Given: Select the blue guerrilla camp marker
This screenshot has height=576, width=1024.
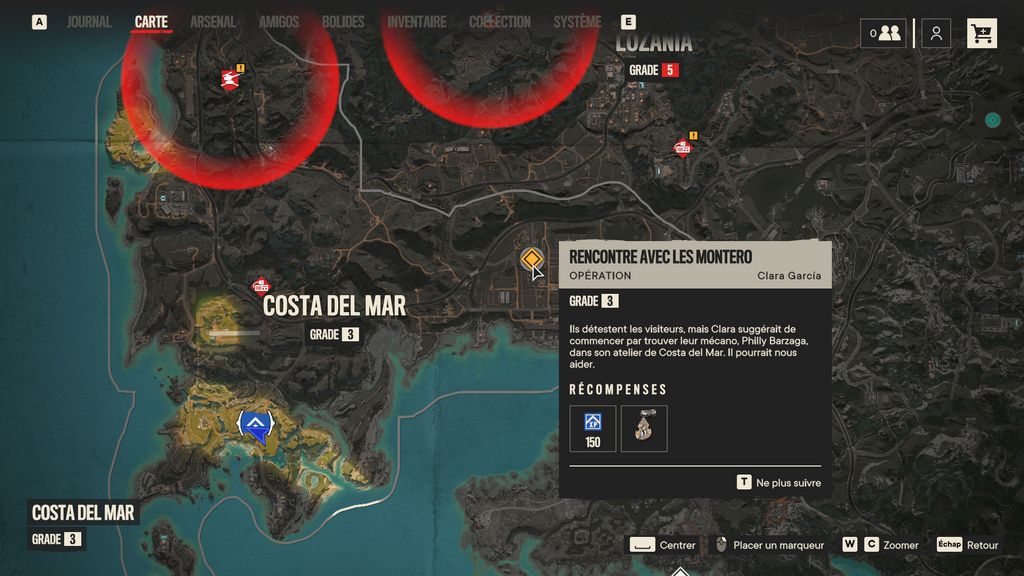Looking at the screenshot, I should (x=258, y=426).
